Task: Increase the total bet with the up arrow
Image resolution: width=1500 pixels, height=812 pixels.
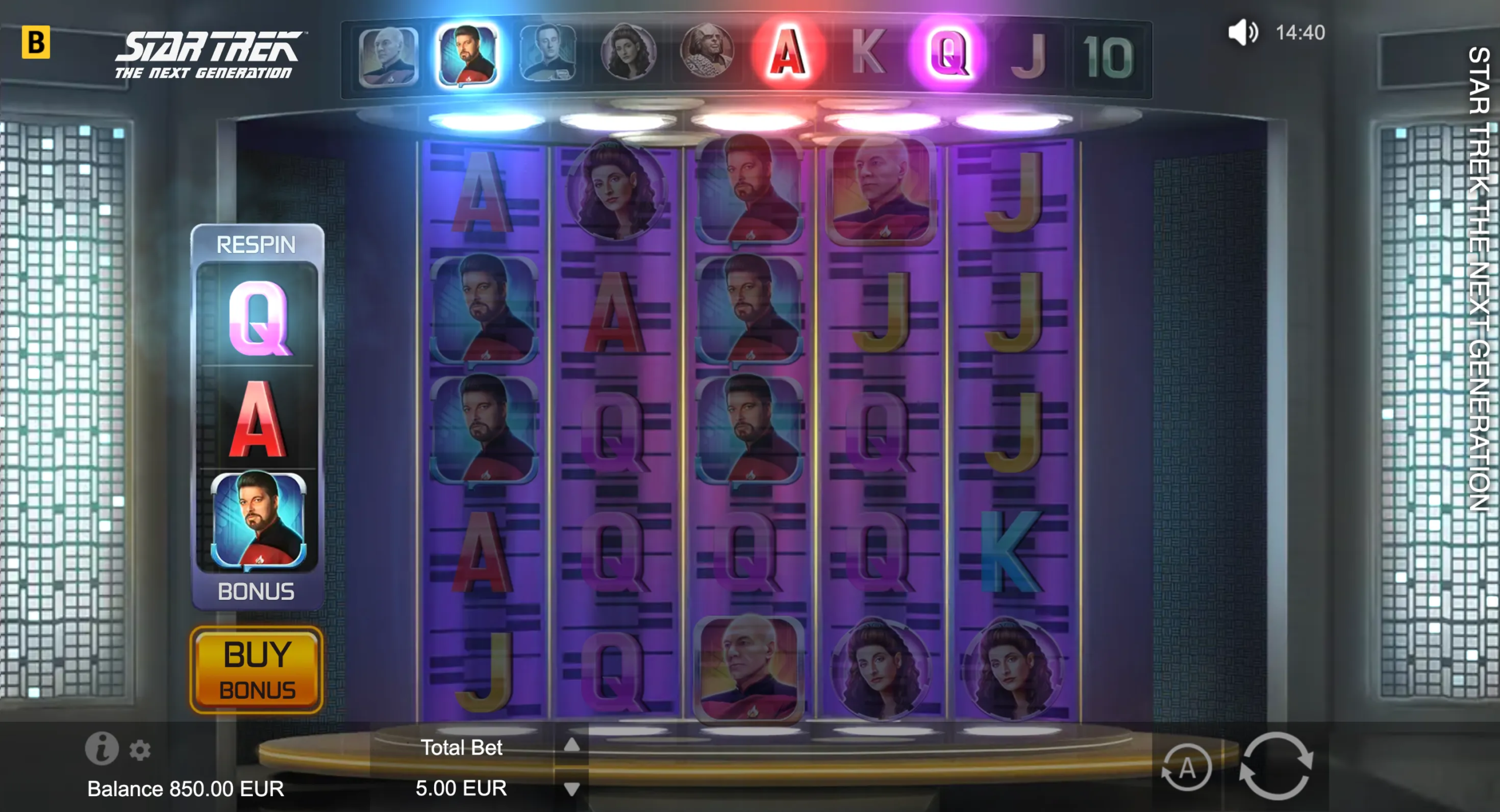Action: point(572,745)
